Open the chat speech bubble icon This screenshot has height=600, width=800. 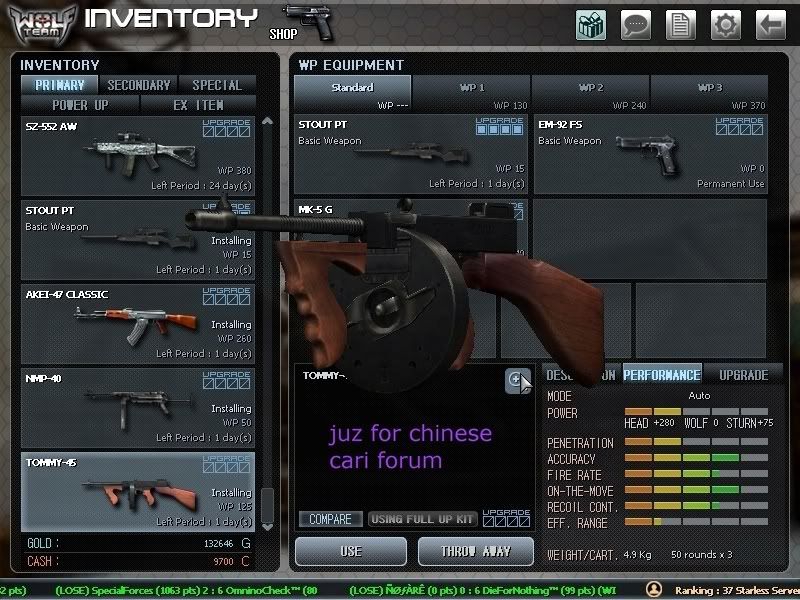[635, 24]
